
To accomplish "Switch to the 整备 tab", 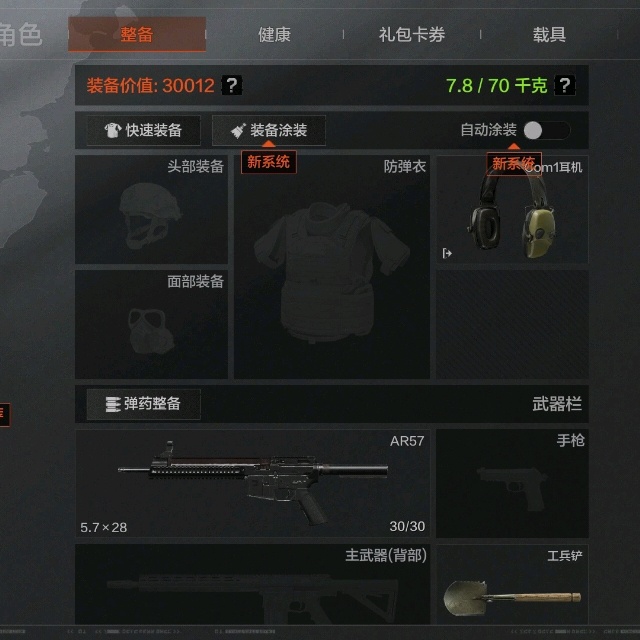I will click(x=137, y=35).
